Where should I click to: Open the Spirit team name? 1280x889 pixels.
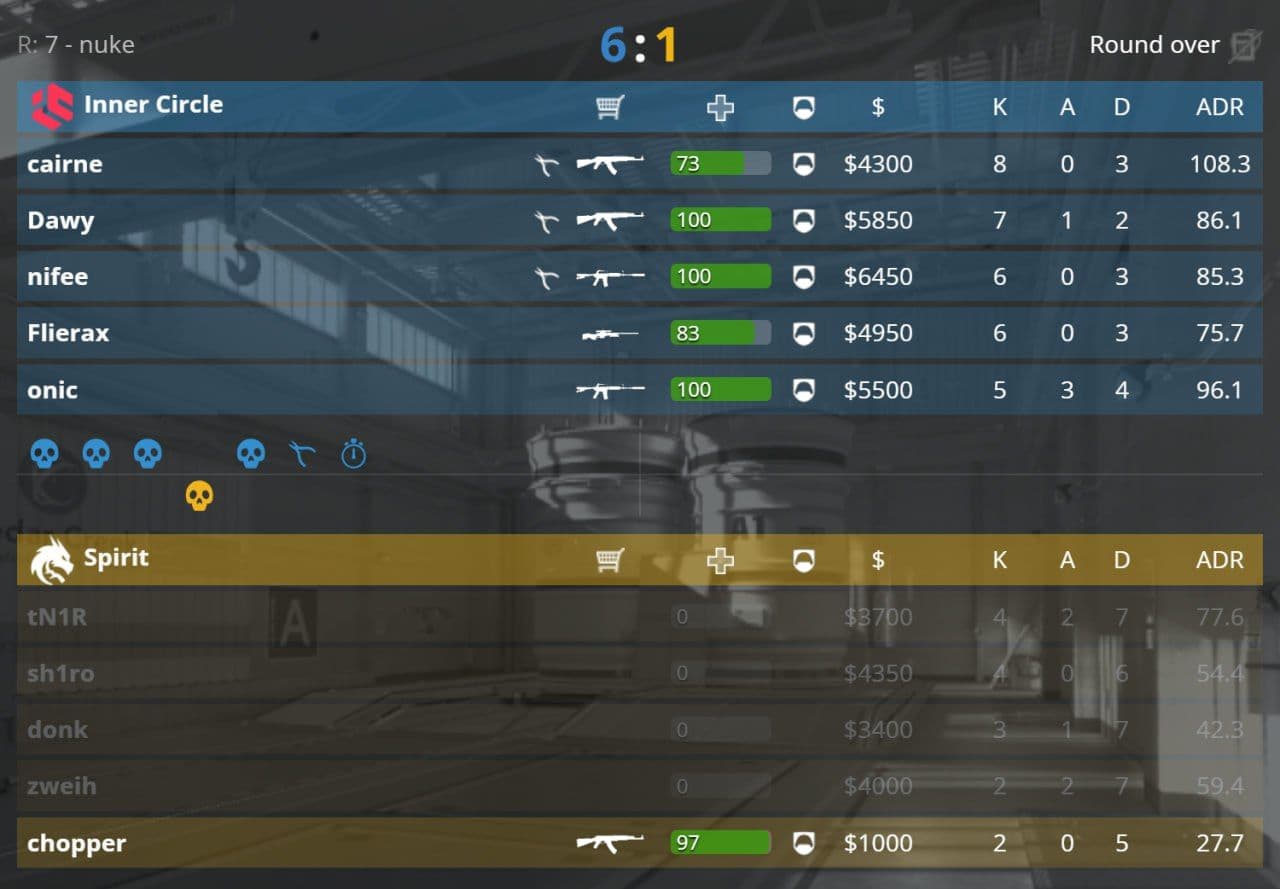pos(116,558)
